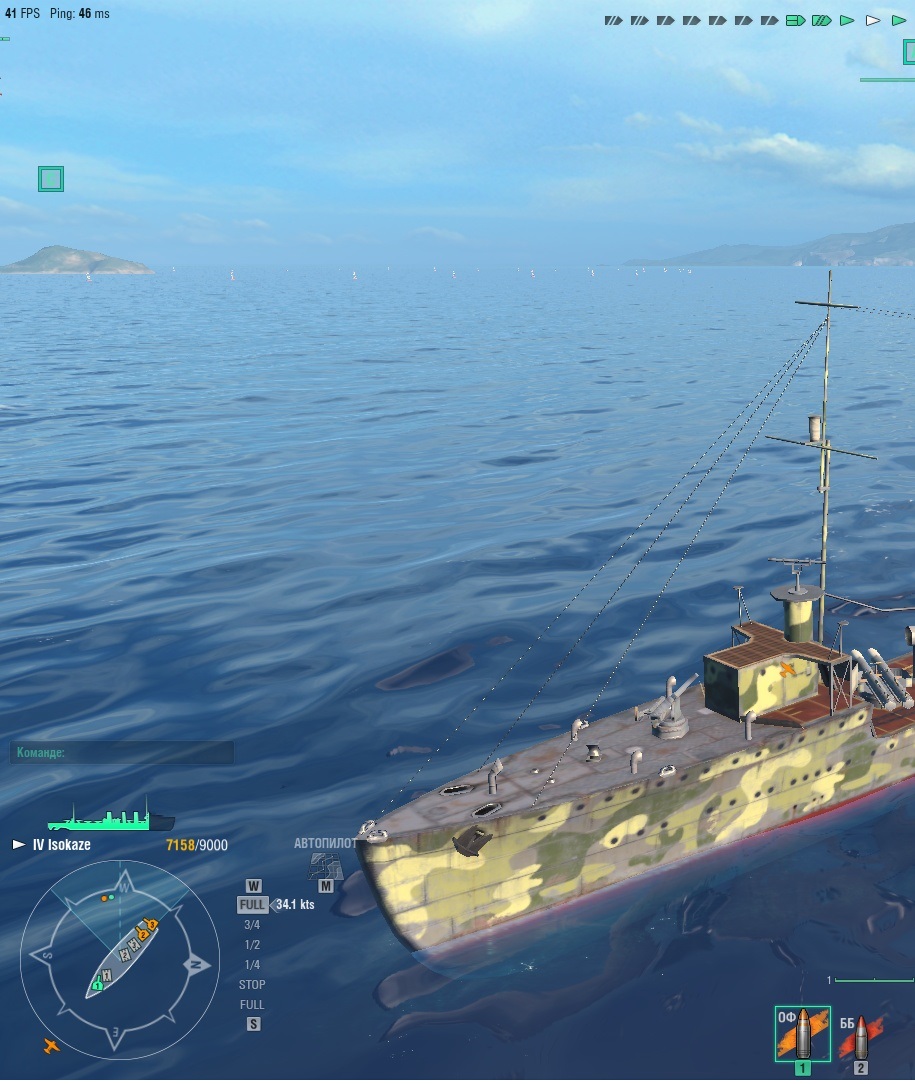
Task: Click the Команде team chat box
Action: point(122,753)
